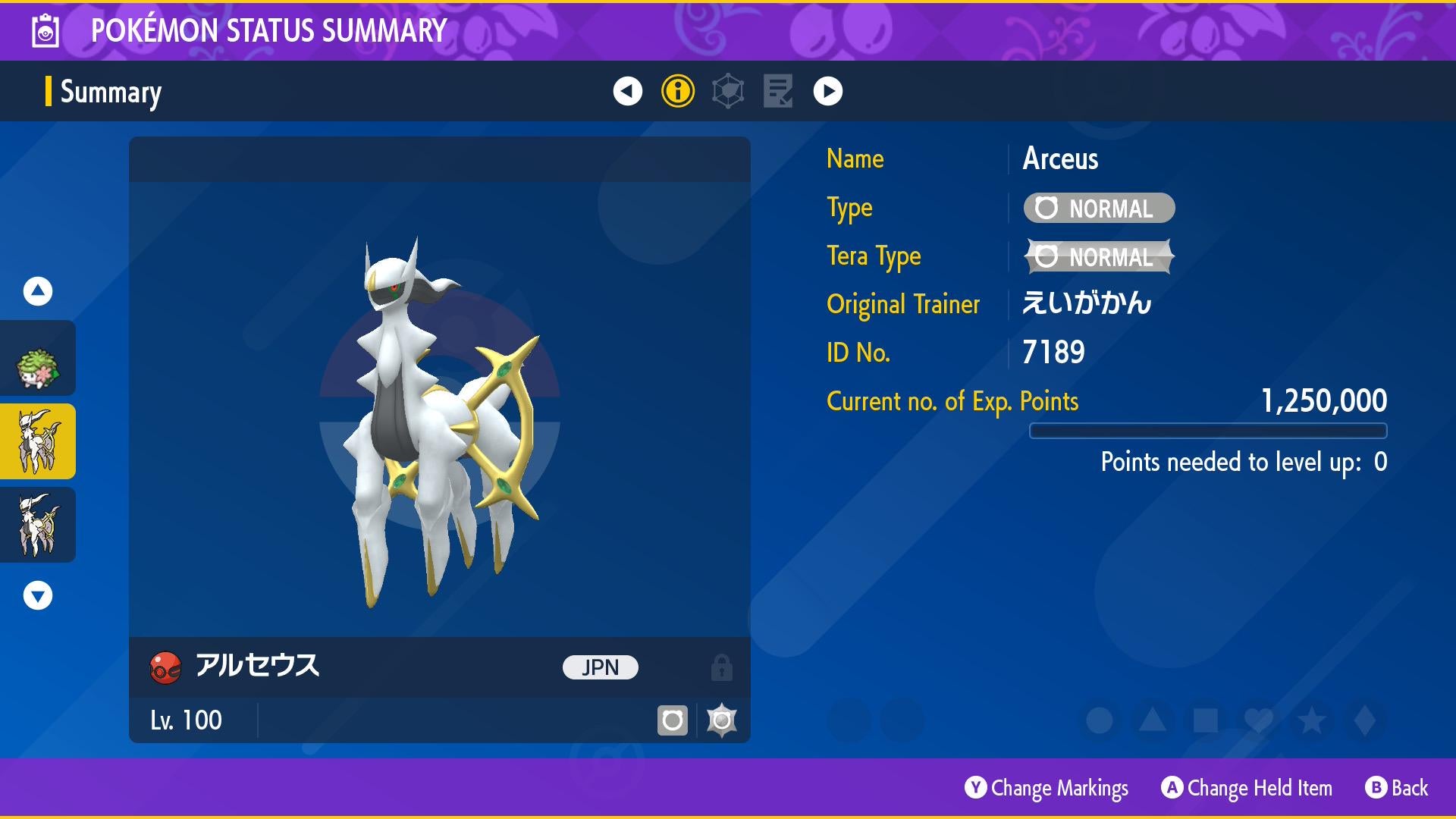
Task: Toggle the square marking
Action: pos(1205,720)
